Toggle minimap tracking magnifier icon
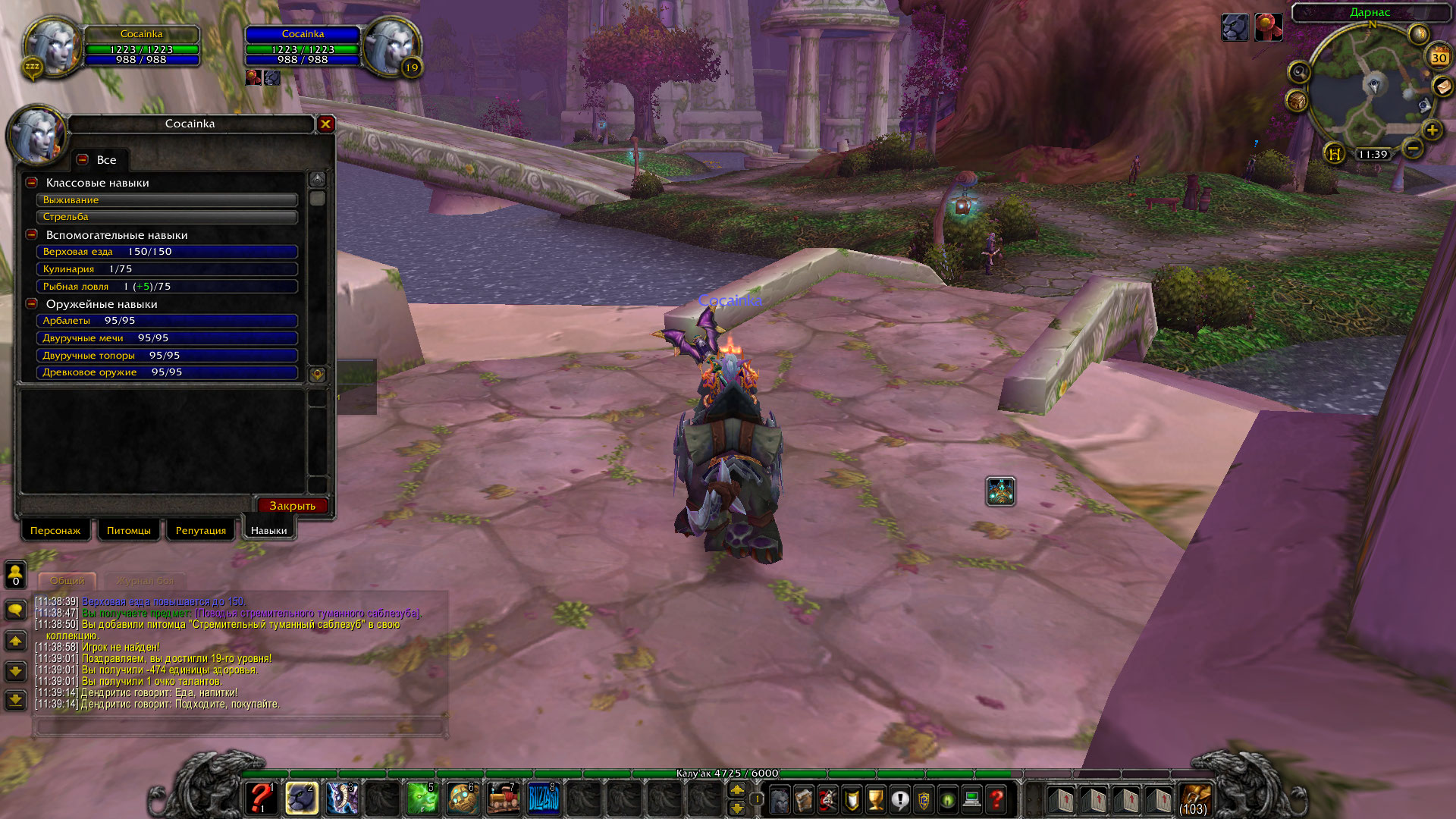The image size is (1456, 819). click(1299, 72)
